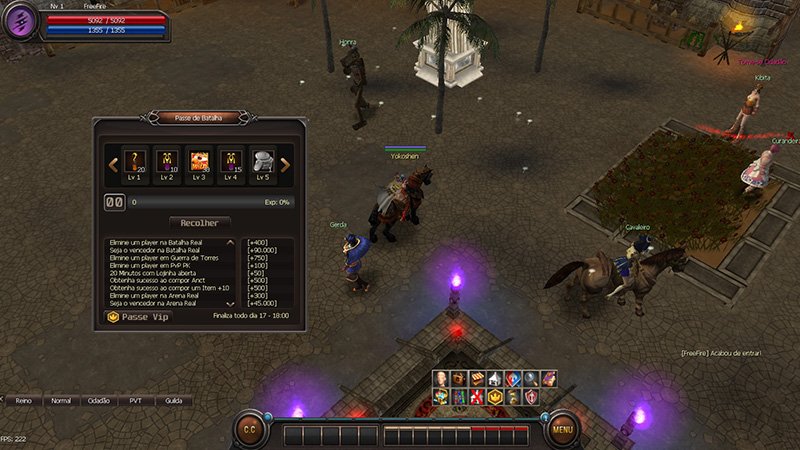800x450 pixels.
Task: Click the round CC button
Action: [x=248, y=430]
